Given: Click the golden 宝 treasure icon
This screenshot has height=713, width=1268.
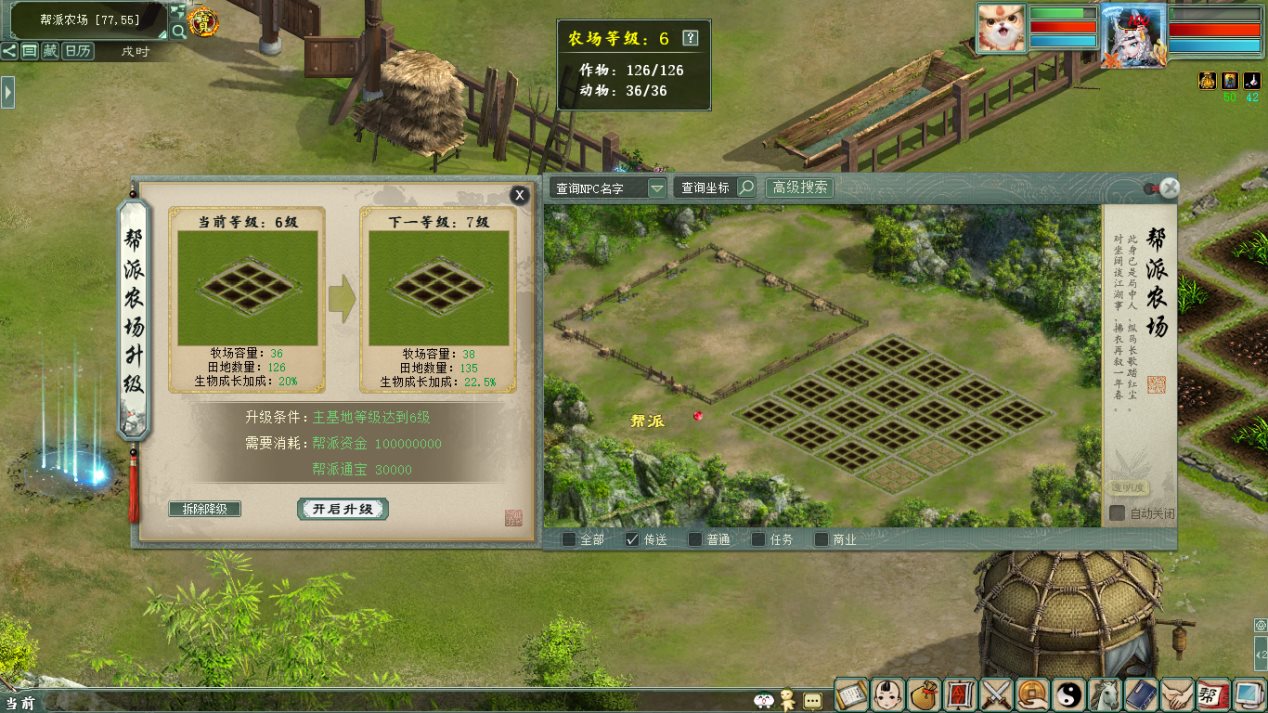Looking at the screenshot, I should (203, 22).
